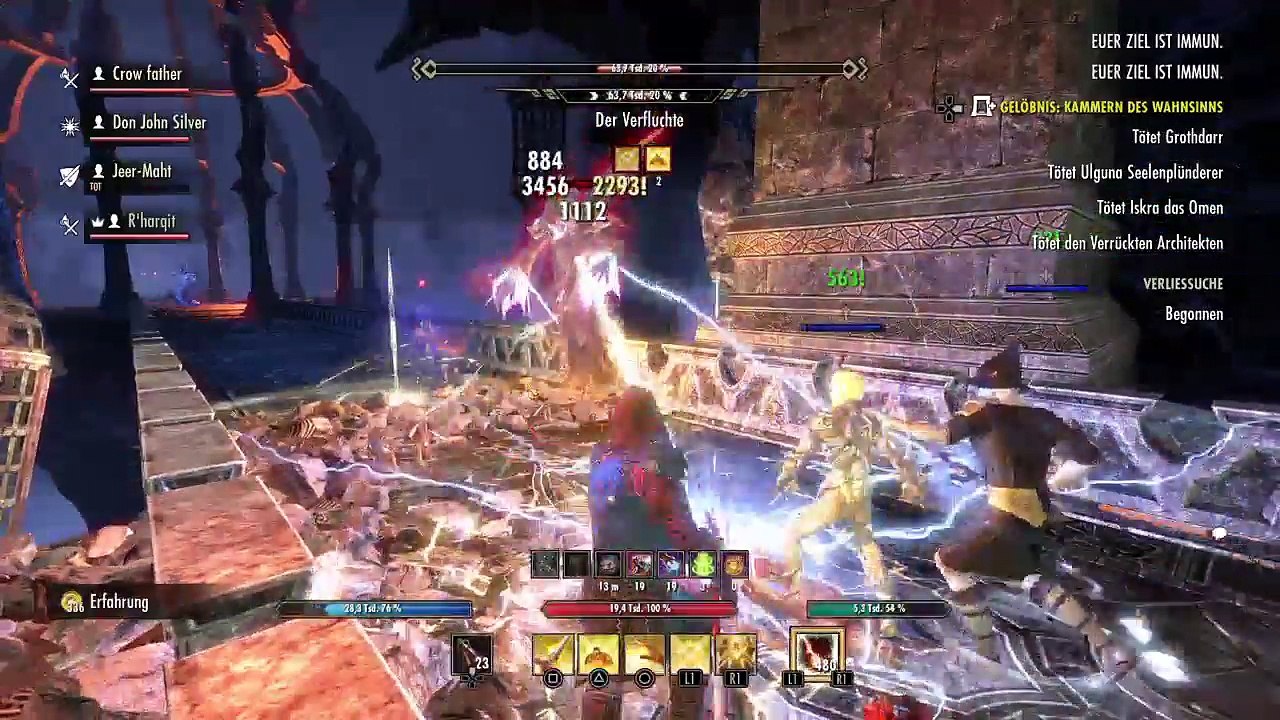Activate the glowing burst skill on L1 slot

tap(690, 653)
